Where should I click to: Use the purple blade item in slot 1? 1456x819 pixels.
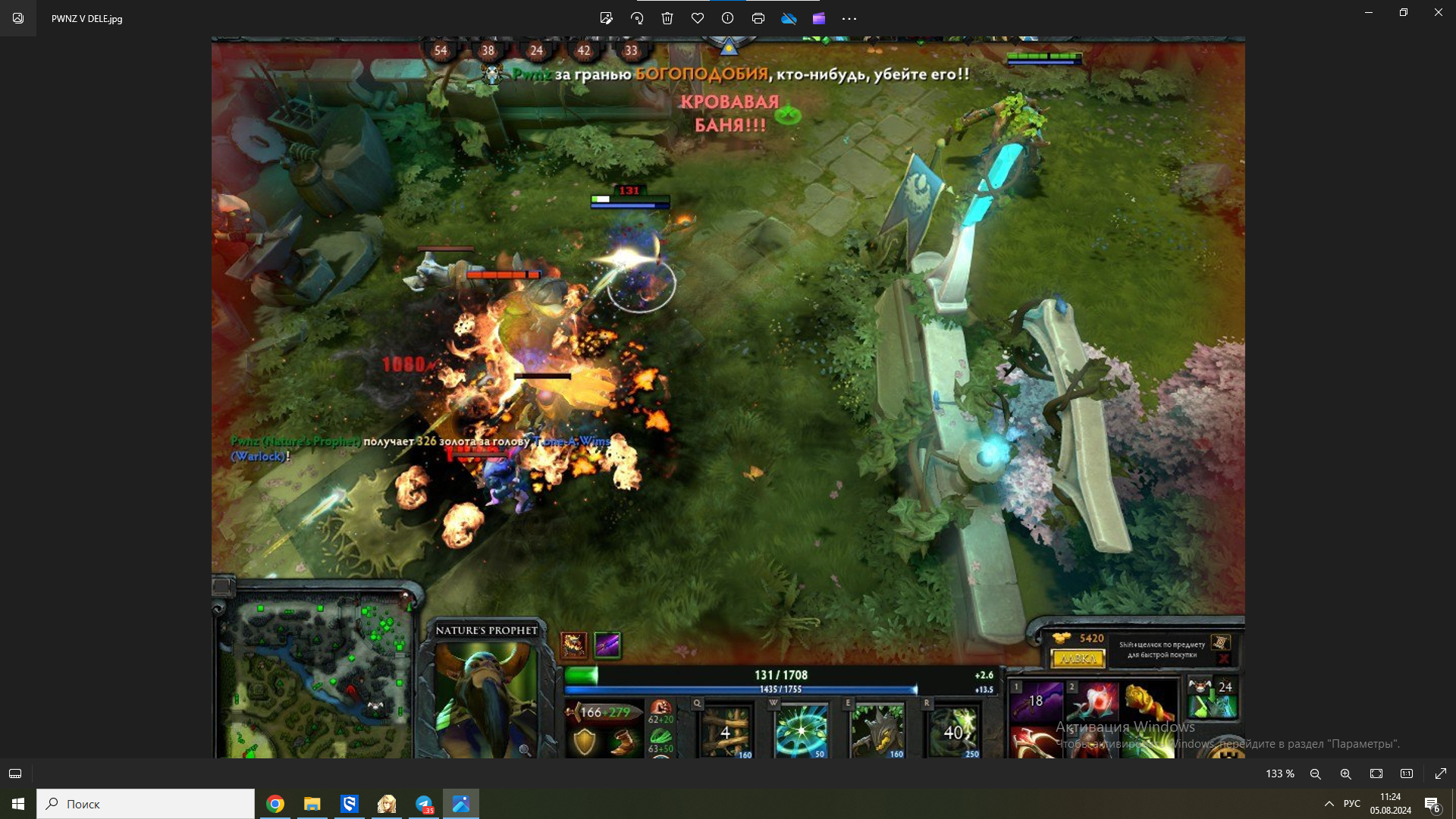click(x=1036, y=701)
